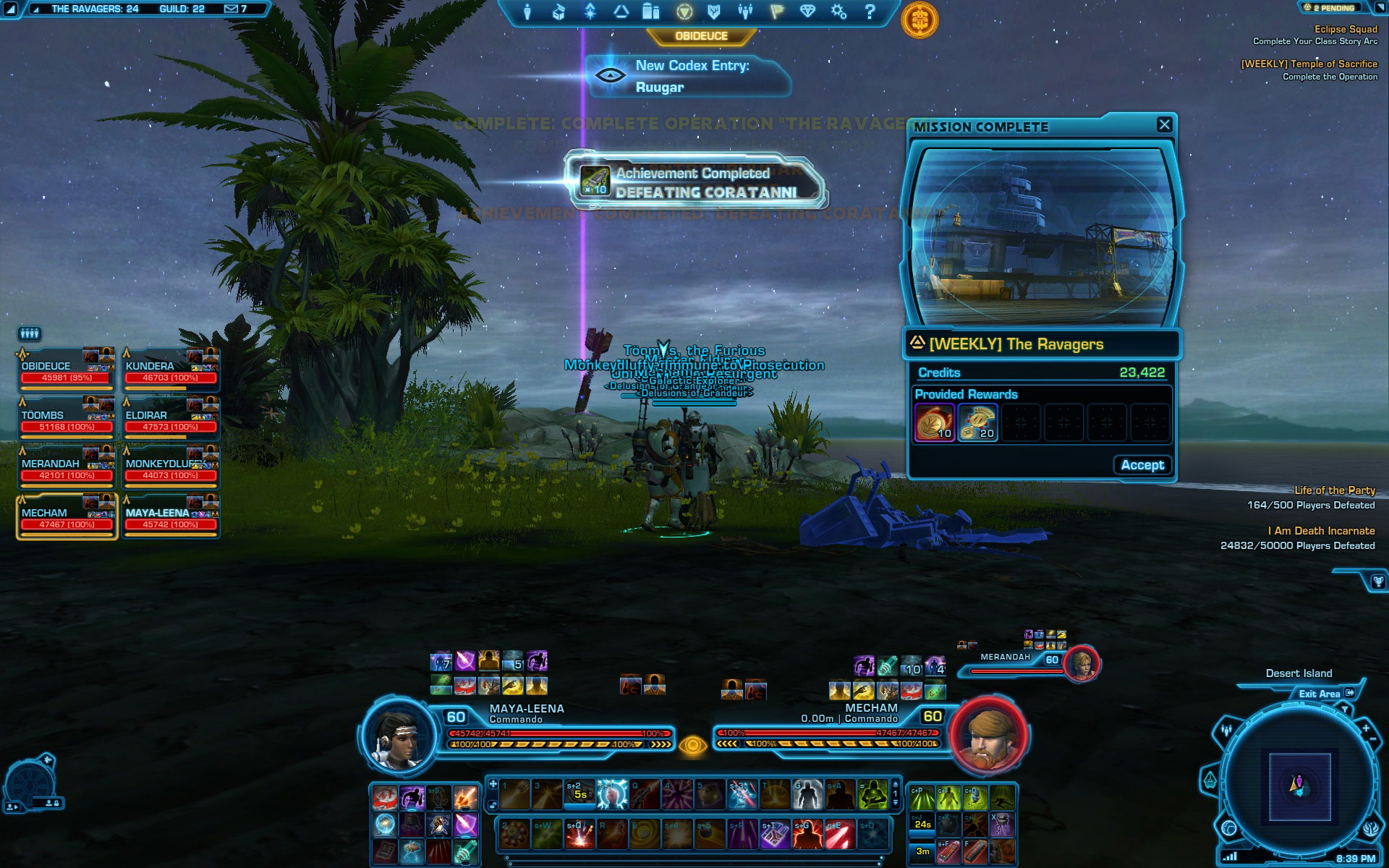Open the minimap filter funnel

pos(1344,710)
